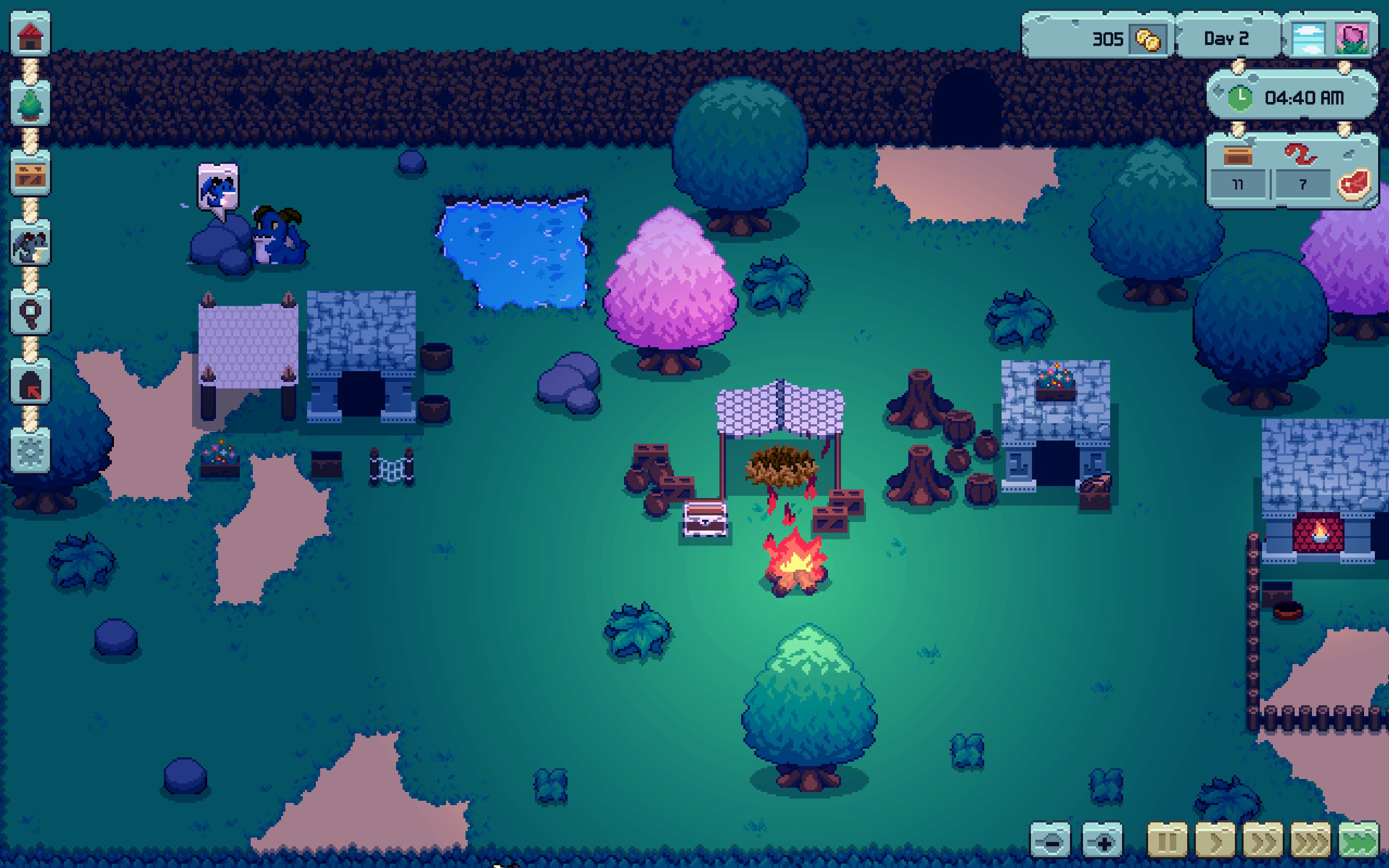1389x868 pixels.
Task: Open the wooden crate storage menu
Action: coord(30,175)
